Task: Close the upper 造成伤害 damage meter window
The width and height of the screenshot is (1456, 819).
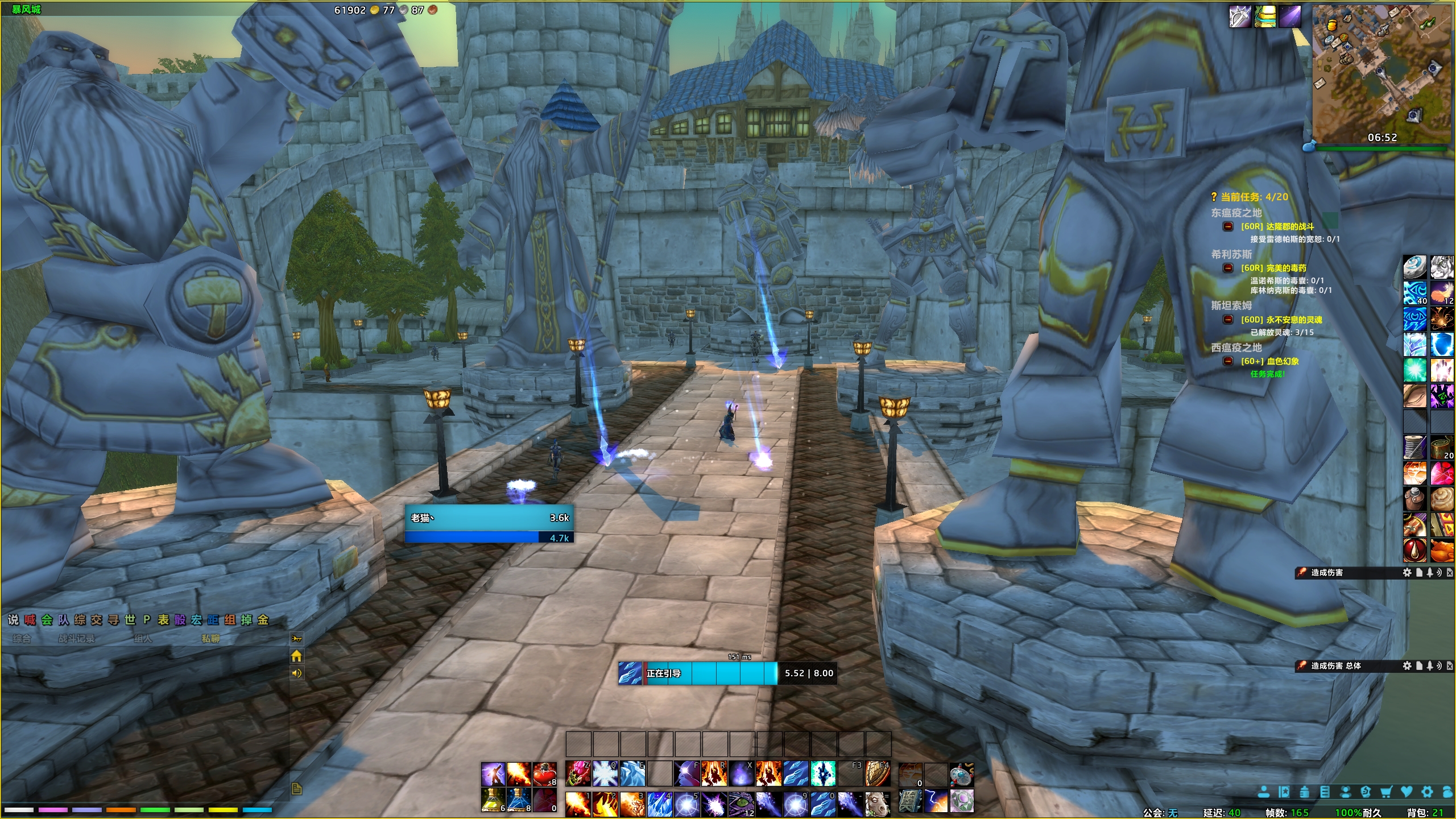Action: click(x=1450, y=573)
